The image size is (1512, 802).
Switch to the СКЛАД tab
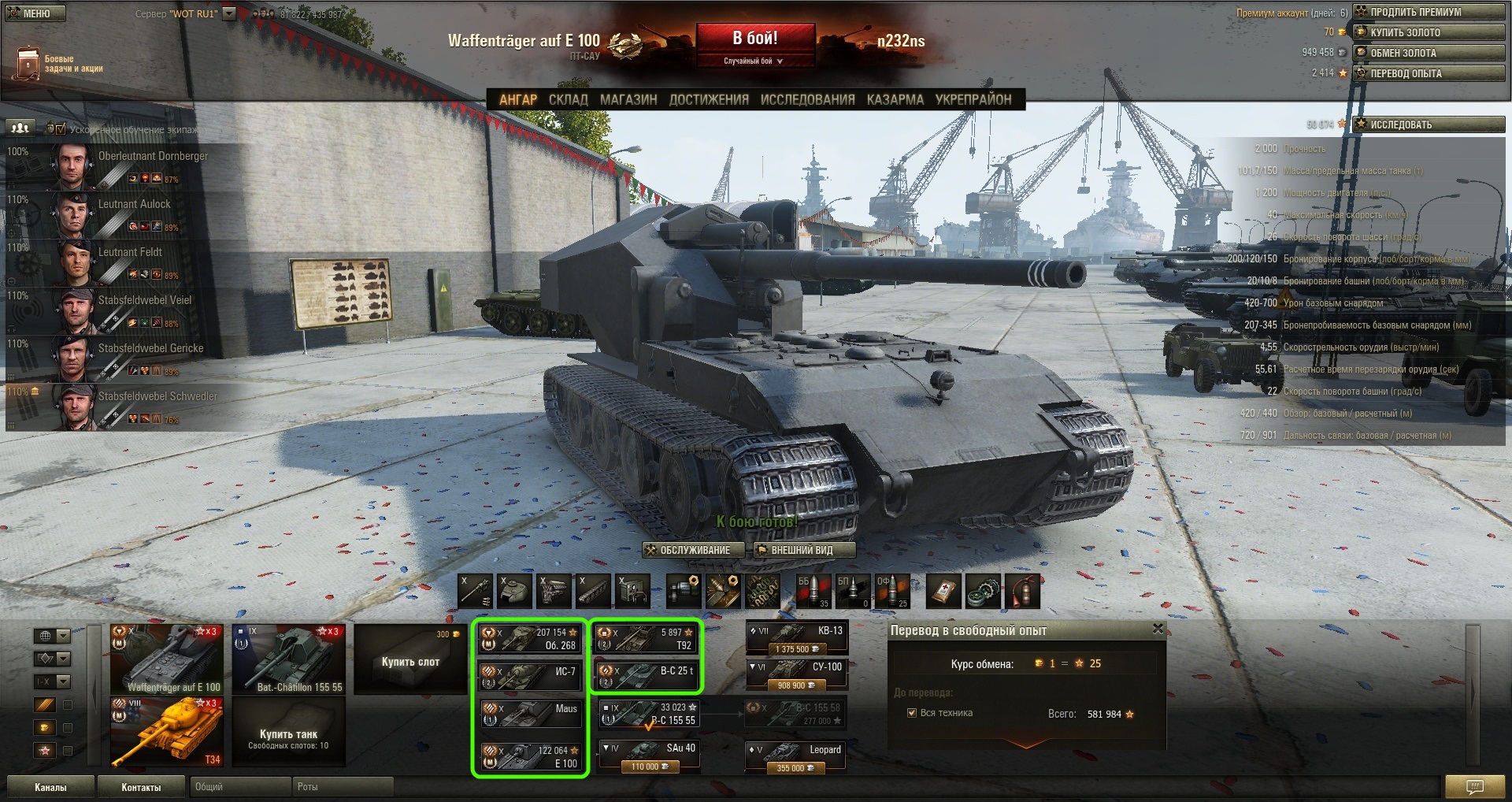tap(568, 99)
